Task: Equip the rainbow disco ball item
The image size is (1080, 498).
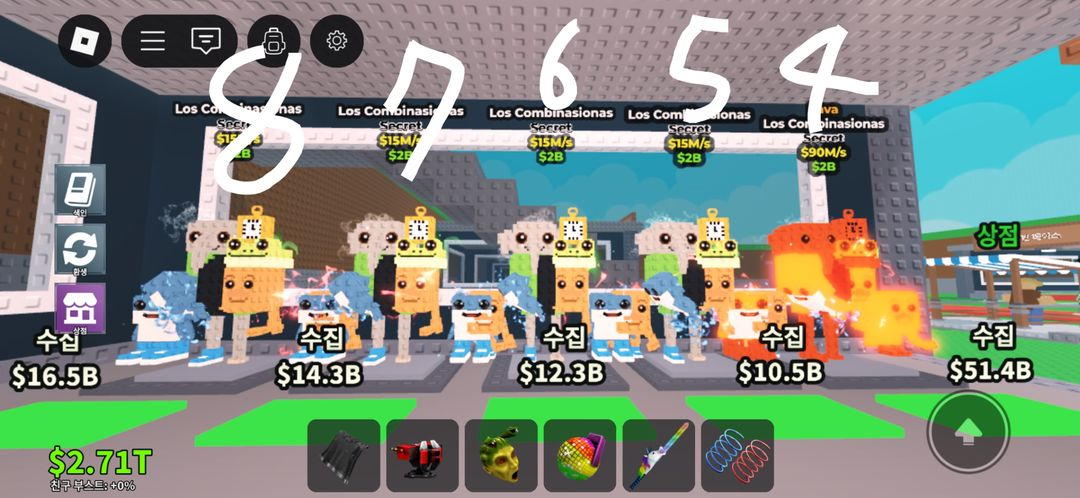Action: tap(580, 455)
